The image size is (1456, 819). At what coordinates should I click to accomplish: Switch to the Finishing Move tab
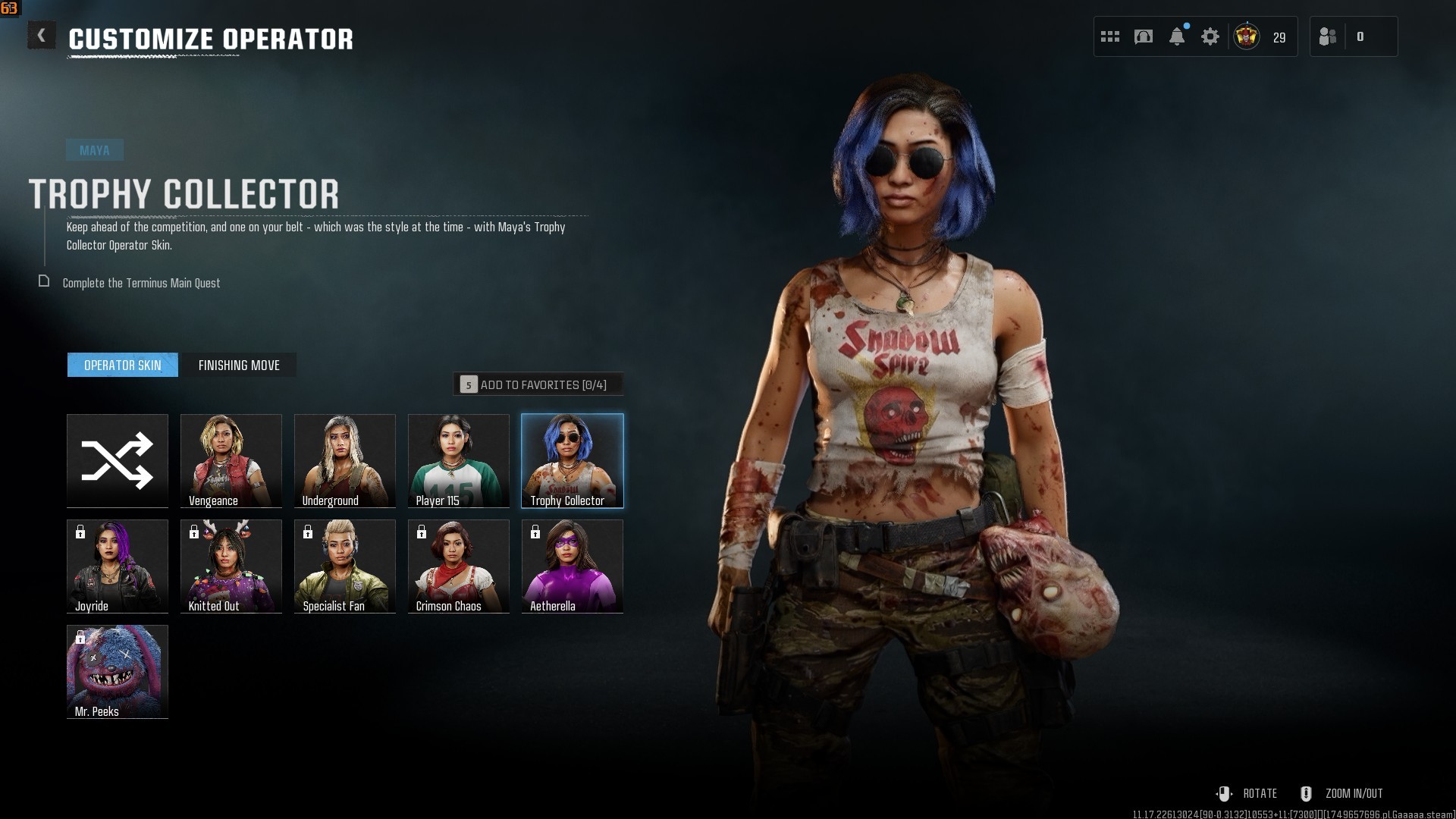click(239, 366)
